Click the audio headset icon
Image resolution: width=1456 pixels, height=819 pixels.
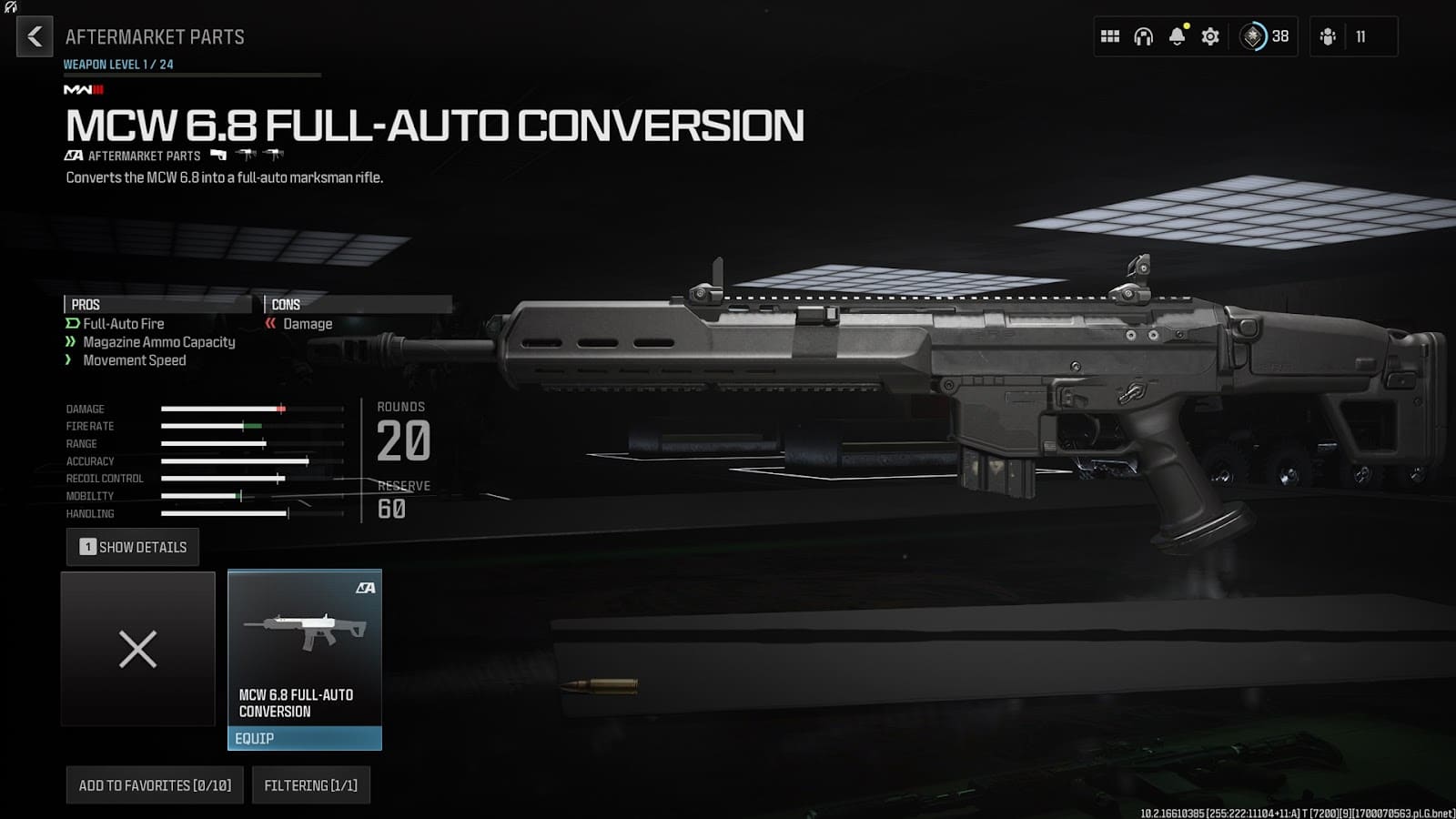(x=1143, y=36)
